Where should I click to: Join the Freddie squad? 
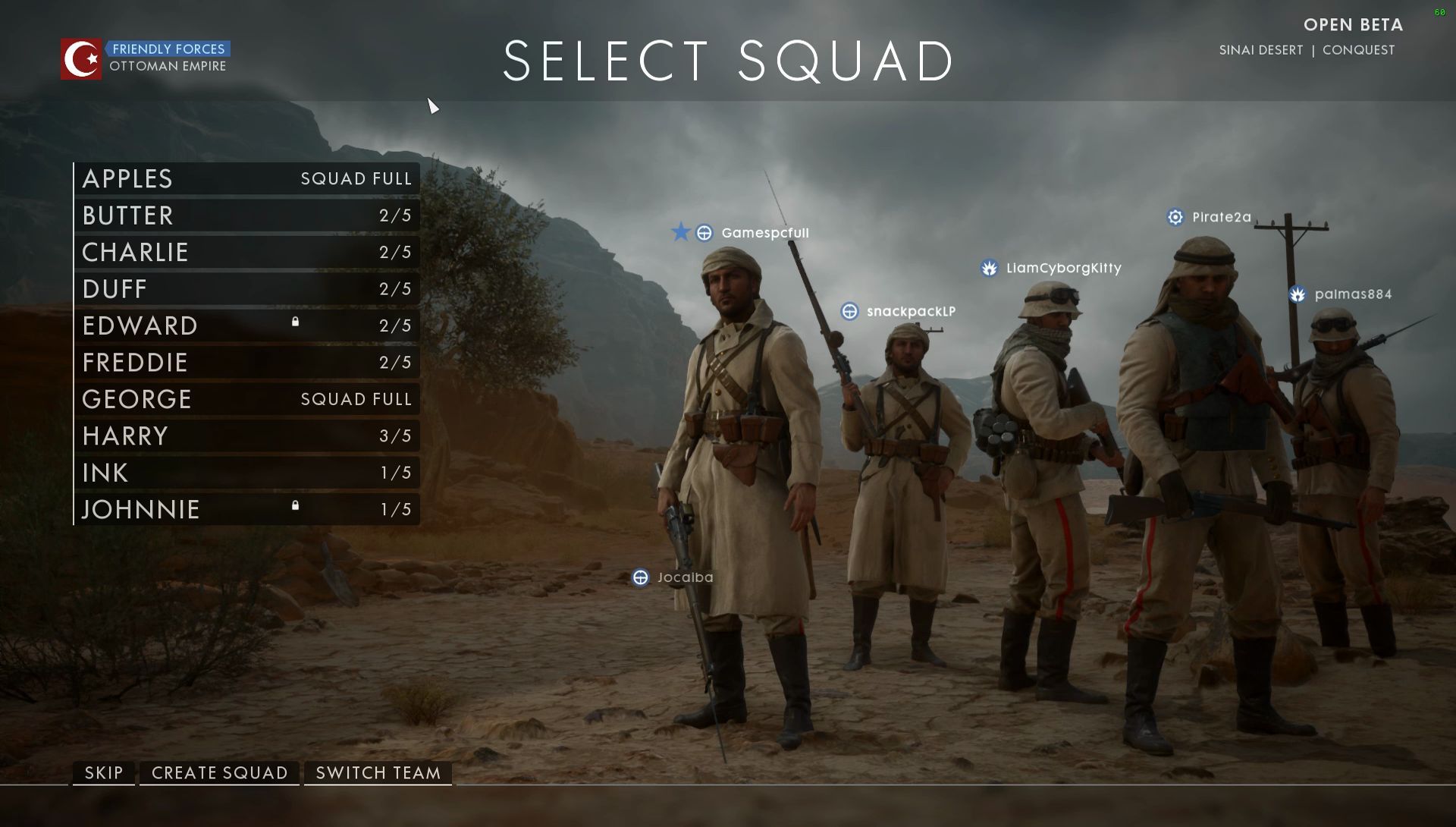247,363
